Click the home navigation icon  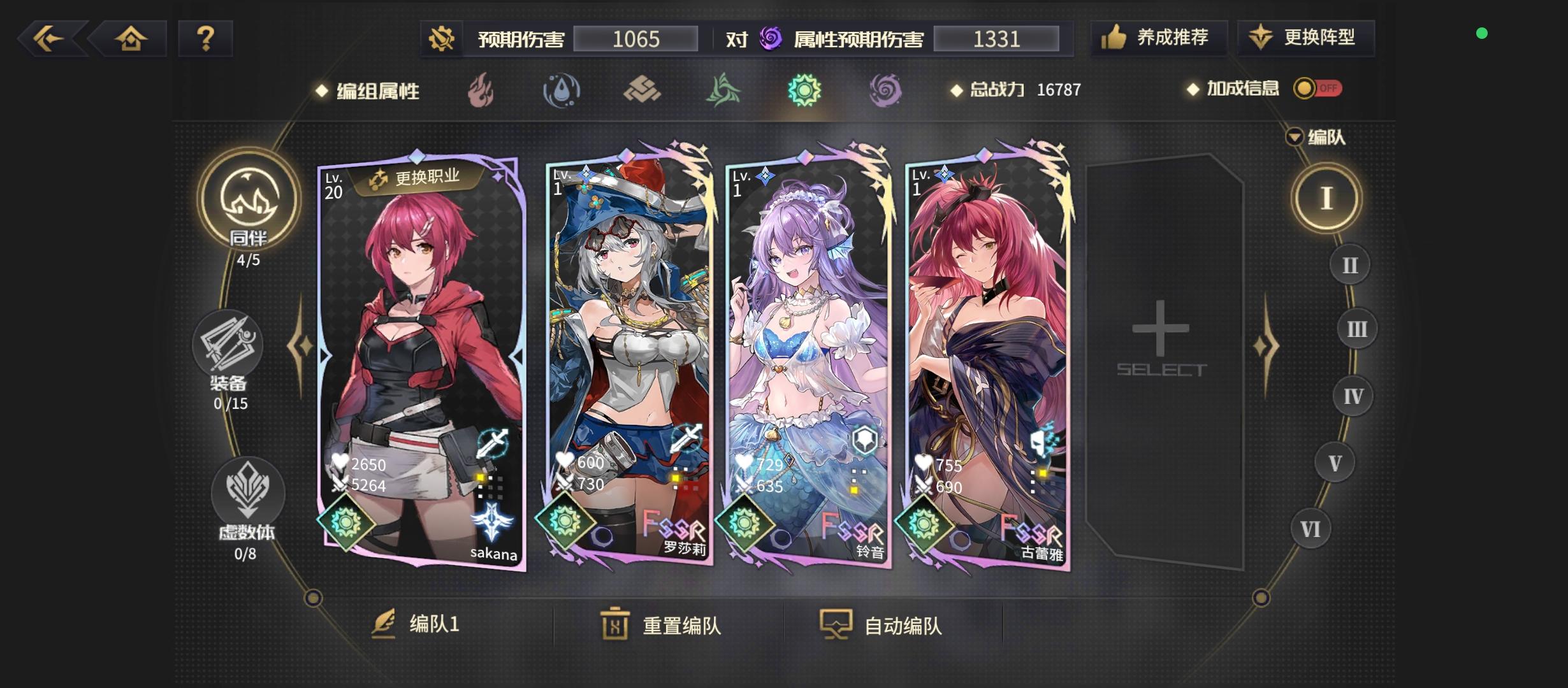[x=129, y=38]
